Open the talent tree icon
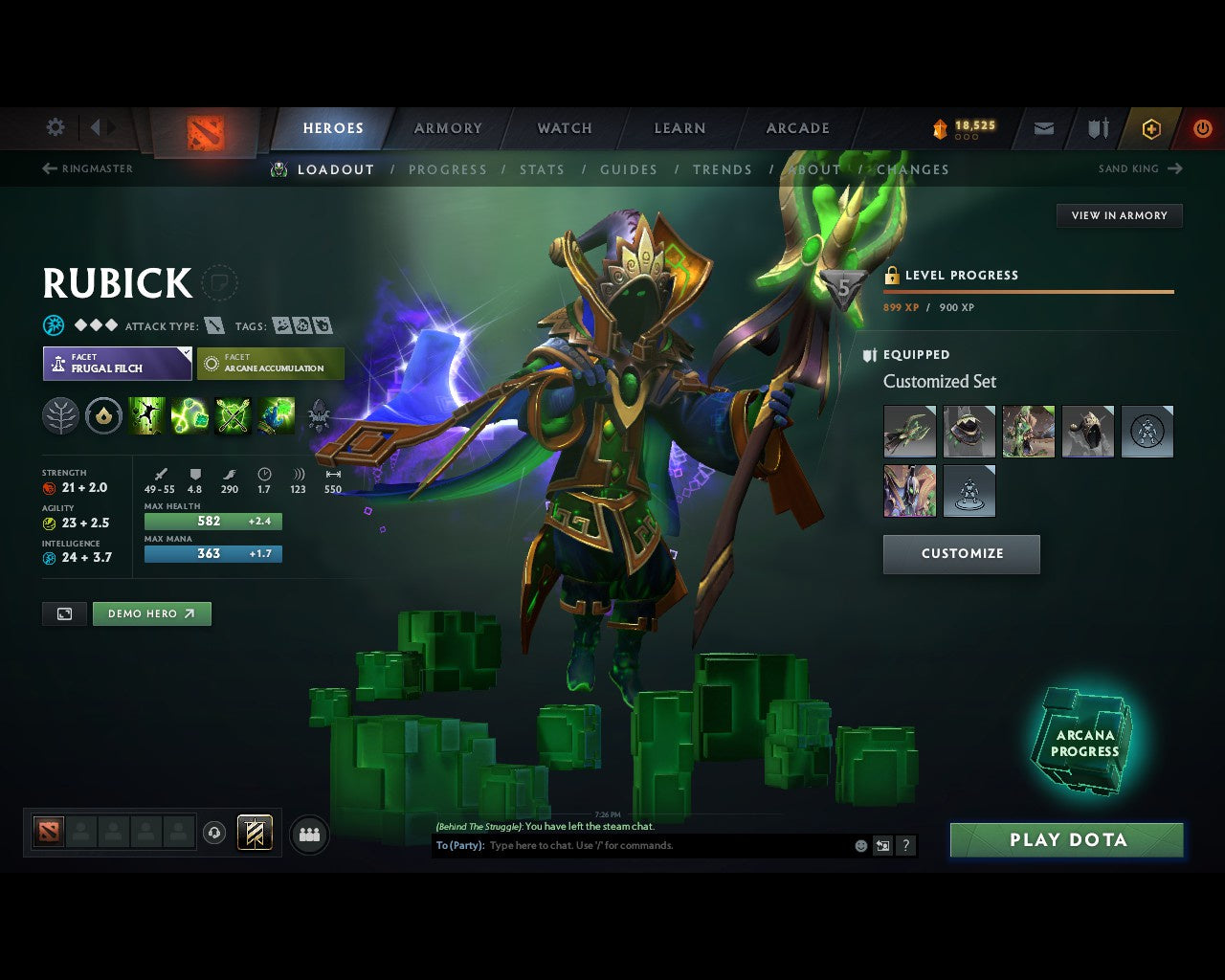Image resolution: width=1225 pixels, height=980 pixels. [x=60, y=415]
